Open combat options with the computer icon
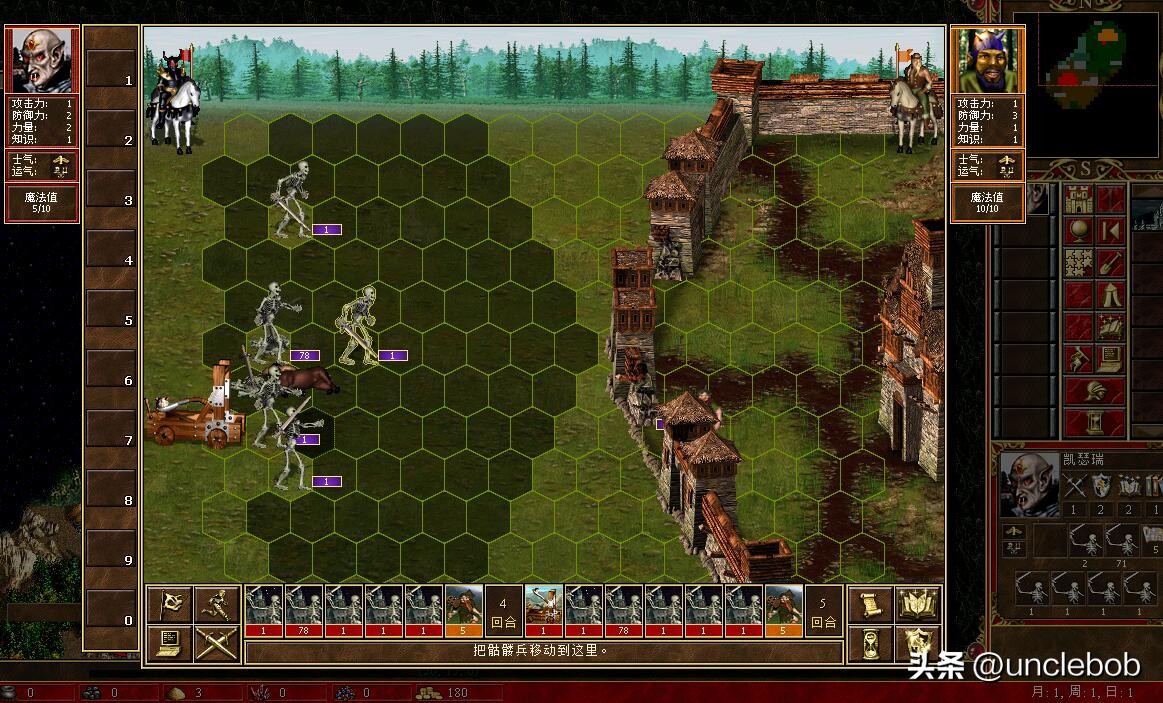Viewport: 1163px width, 703px height. click(170, 642)
